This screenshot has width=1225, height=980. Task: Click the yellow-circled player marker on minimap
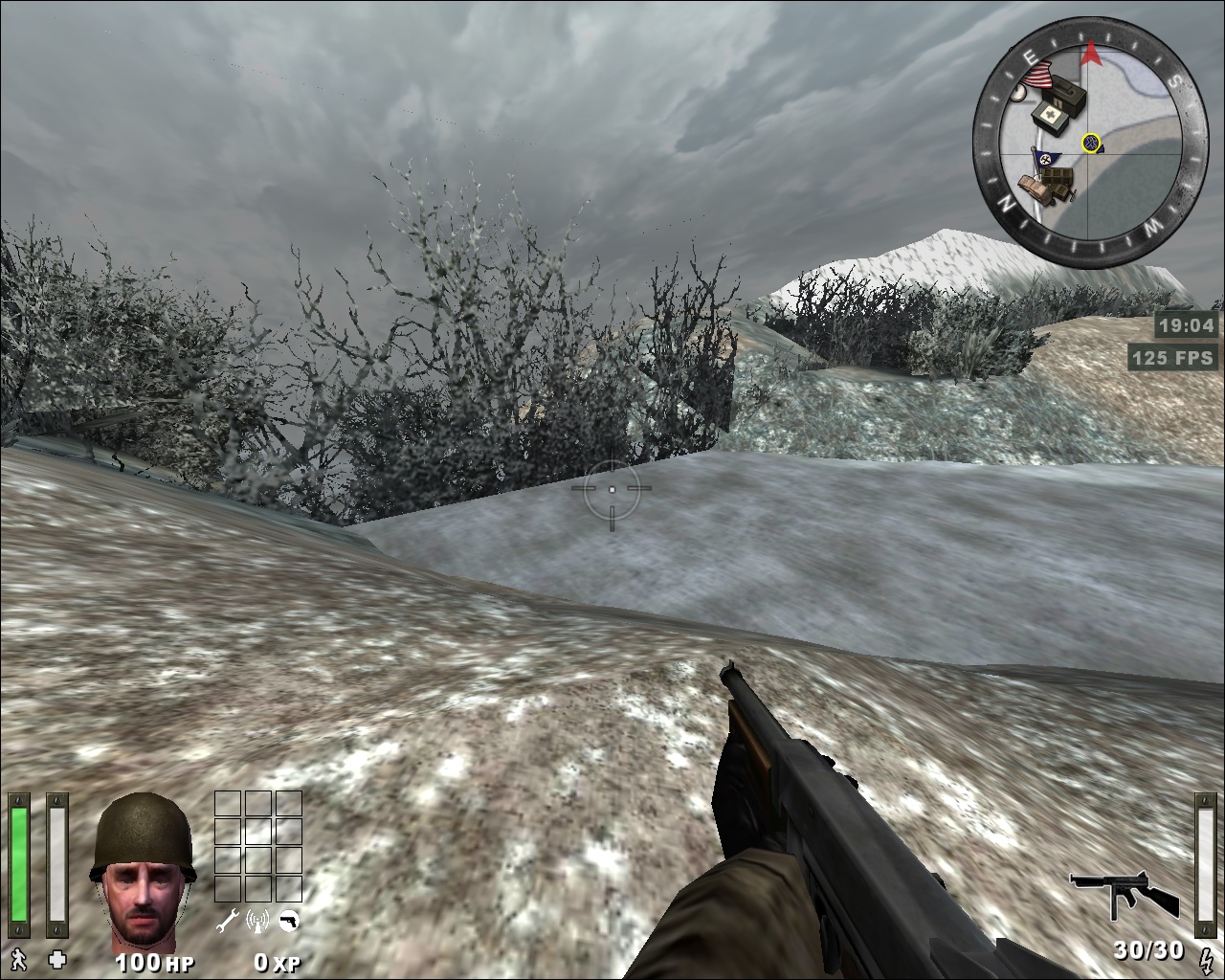click(1091, 144)
